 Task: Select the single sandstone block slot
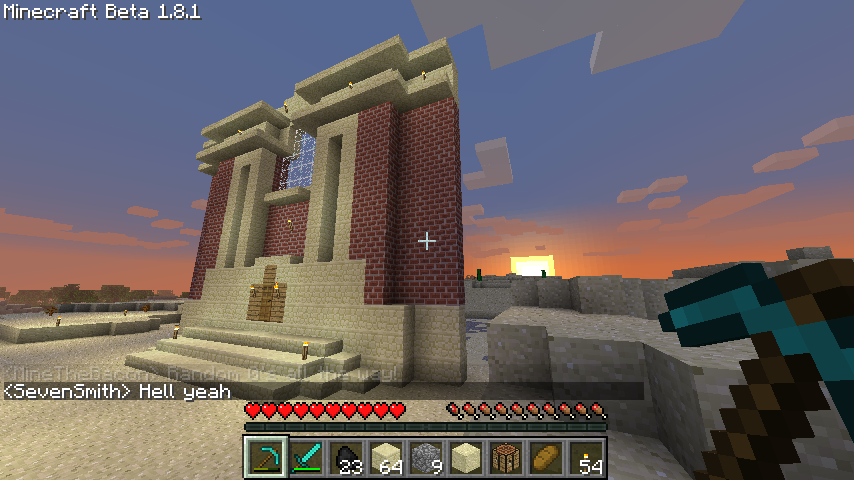pyautogui.click(x=466, y=457)
